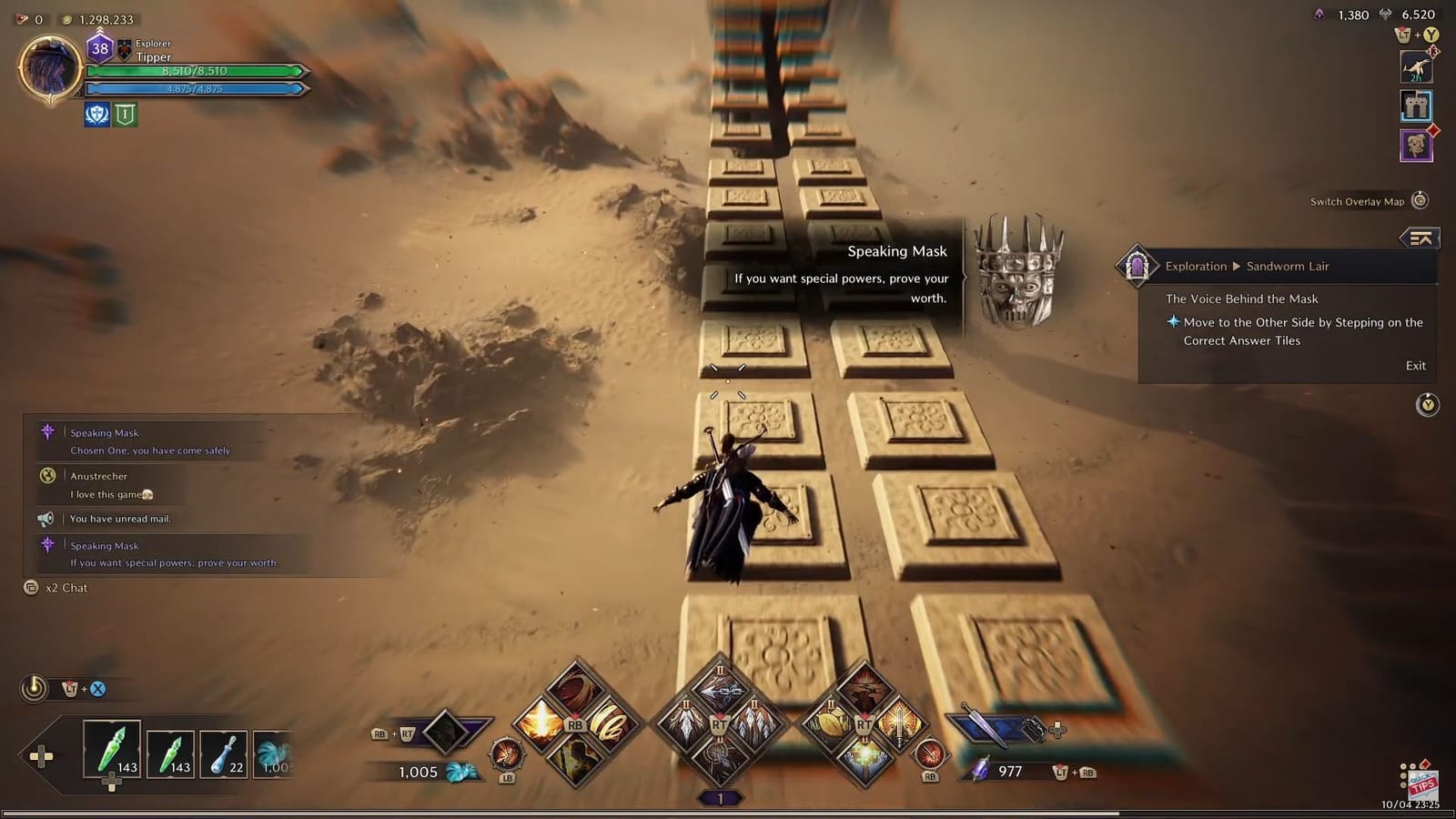Open the quest icon next to Sandworm Lair
The image size is (1456, 819).
[x=1135, y=266]
